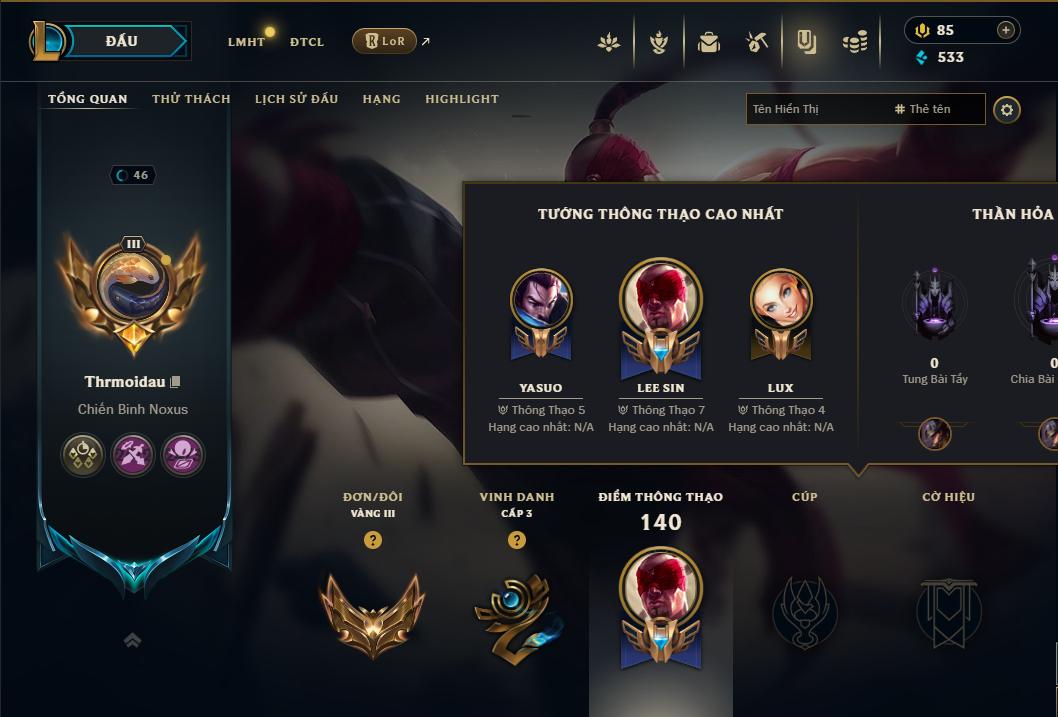Open the gear settings beside the search box
This screenshot has width=1058, height=717.
(x=1007, y=110)
